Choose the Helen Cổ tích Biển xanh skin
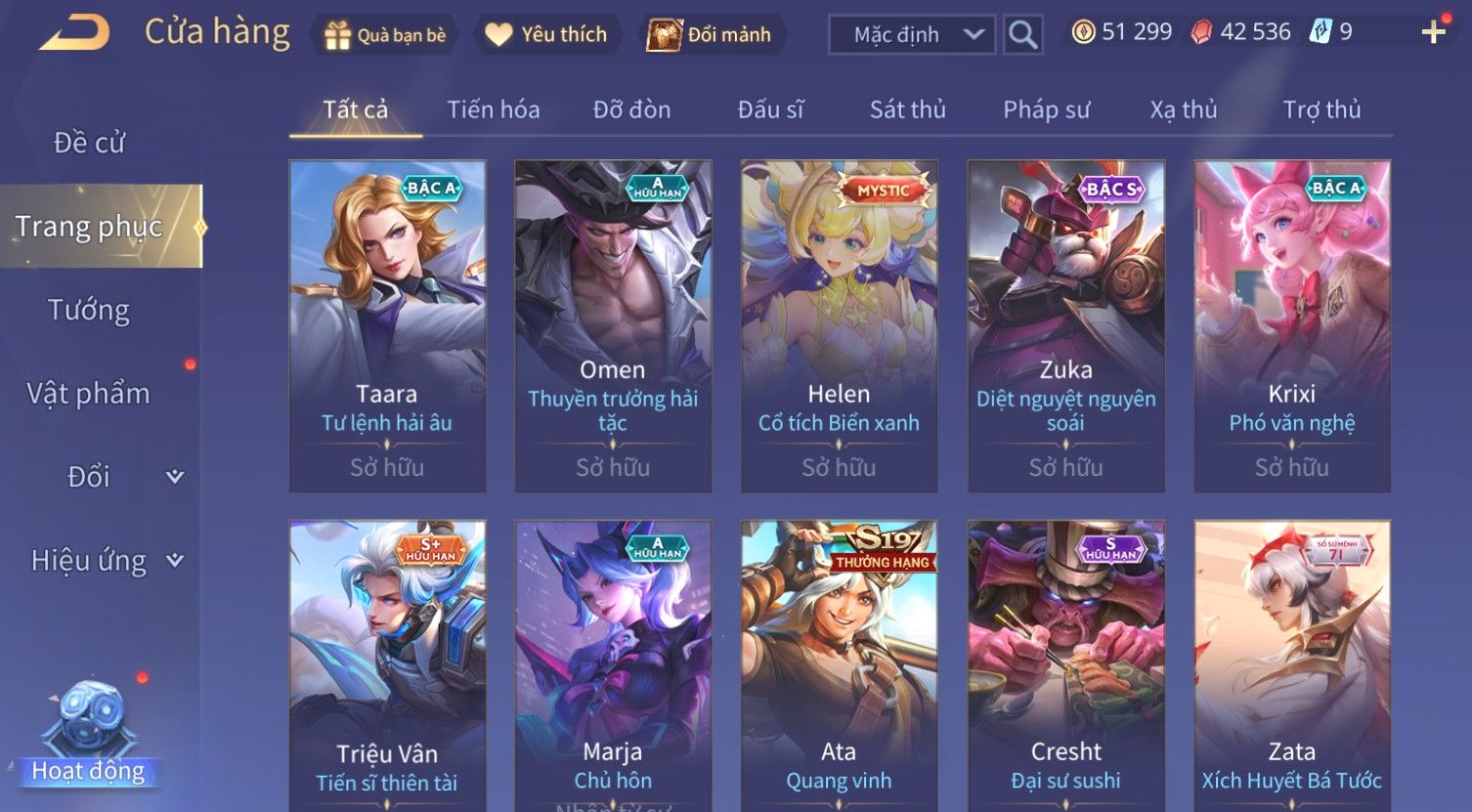The width and height of the screenshot is (1472, 812). [x=839, y=325]
